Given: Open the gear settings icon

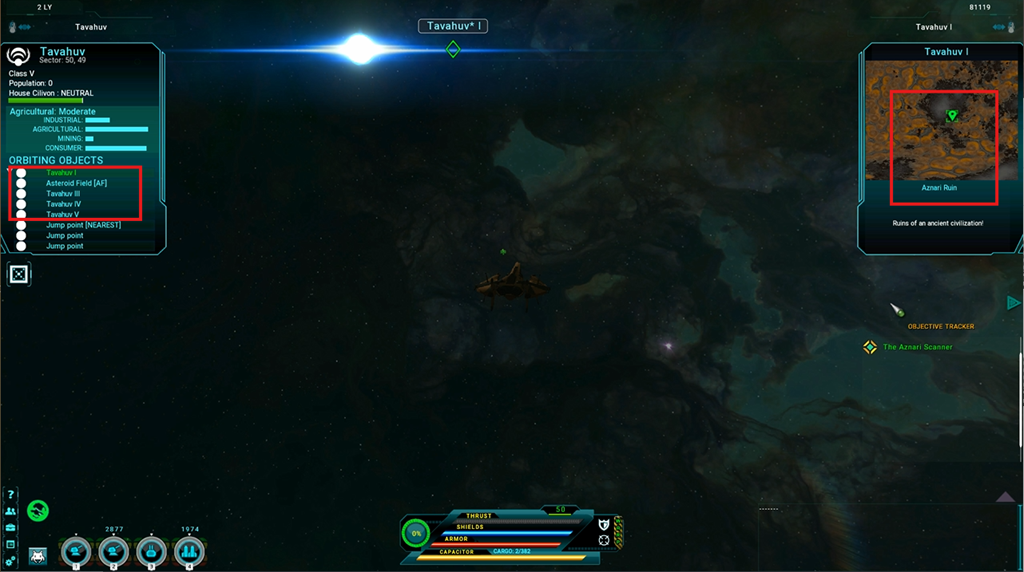Looking at the screenshot, I should (11, 561).
